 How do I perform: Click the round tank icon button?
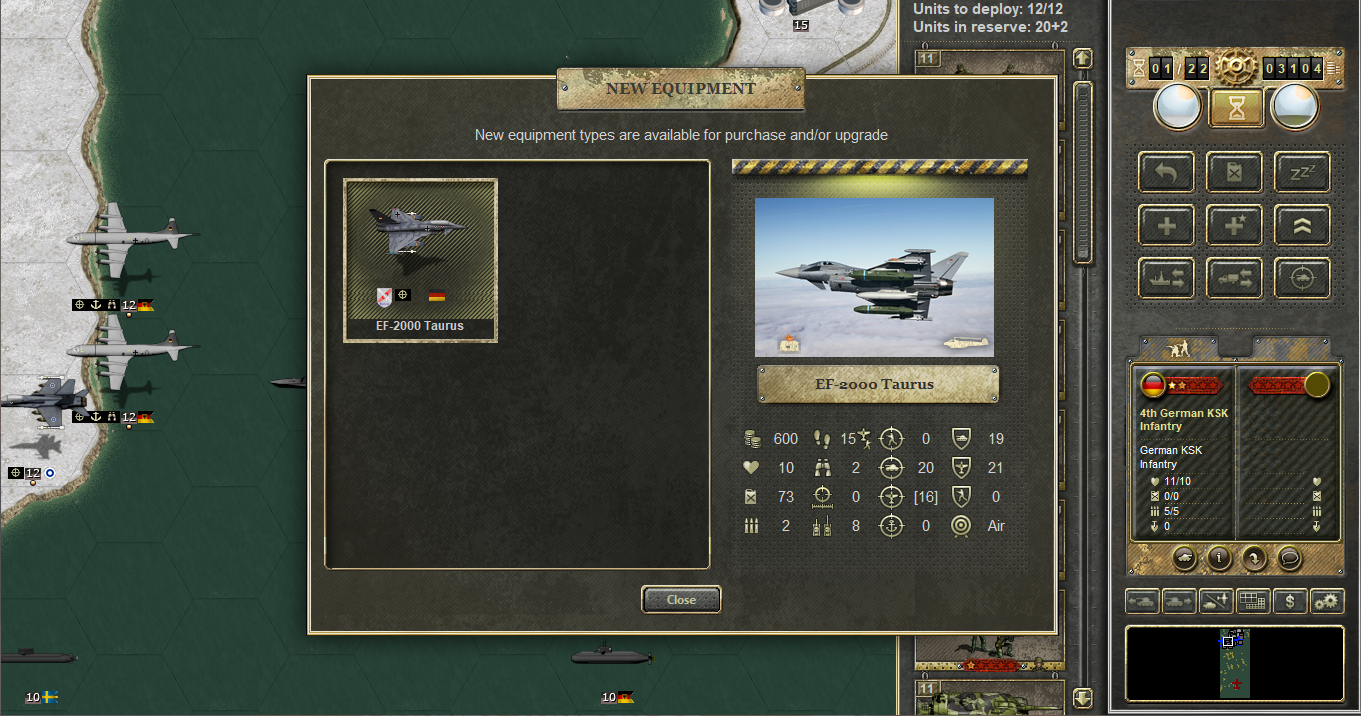click(1183, 558)
